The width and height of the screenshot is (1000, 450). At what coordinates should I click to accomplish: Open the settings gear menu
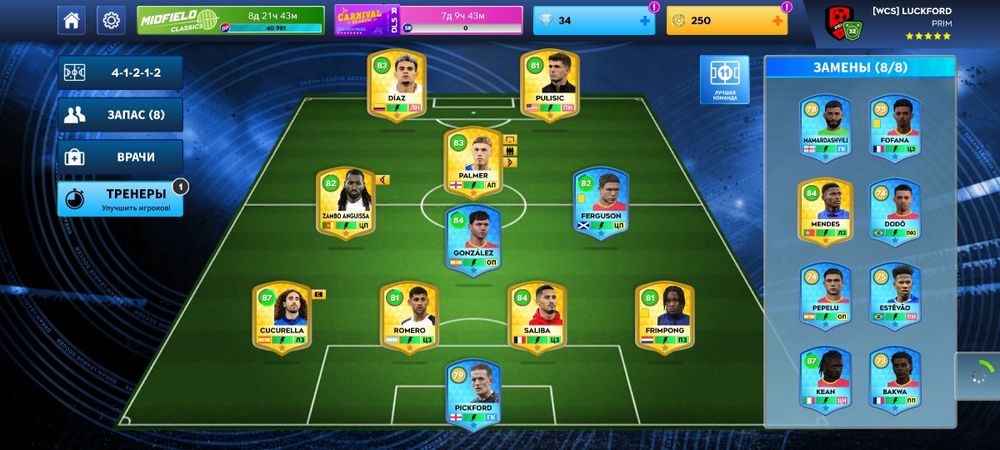pos(111,19)
